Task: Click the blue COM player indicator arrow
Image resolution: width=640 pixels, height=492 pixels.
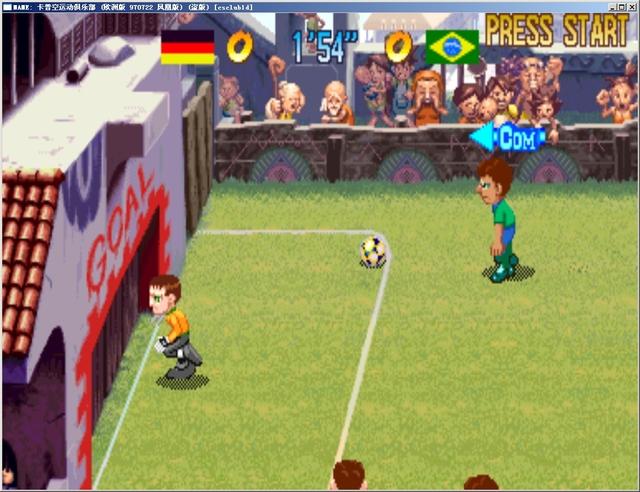Action: (508, 138)
